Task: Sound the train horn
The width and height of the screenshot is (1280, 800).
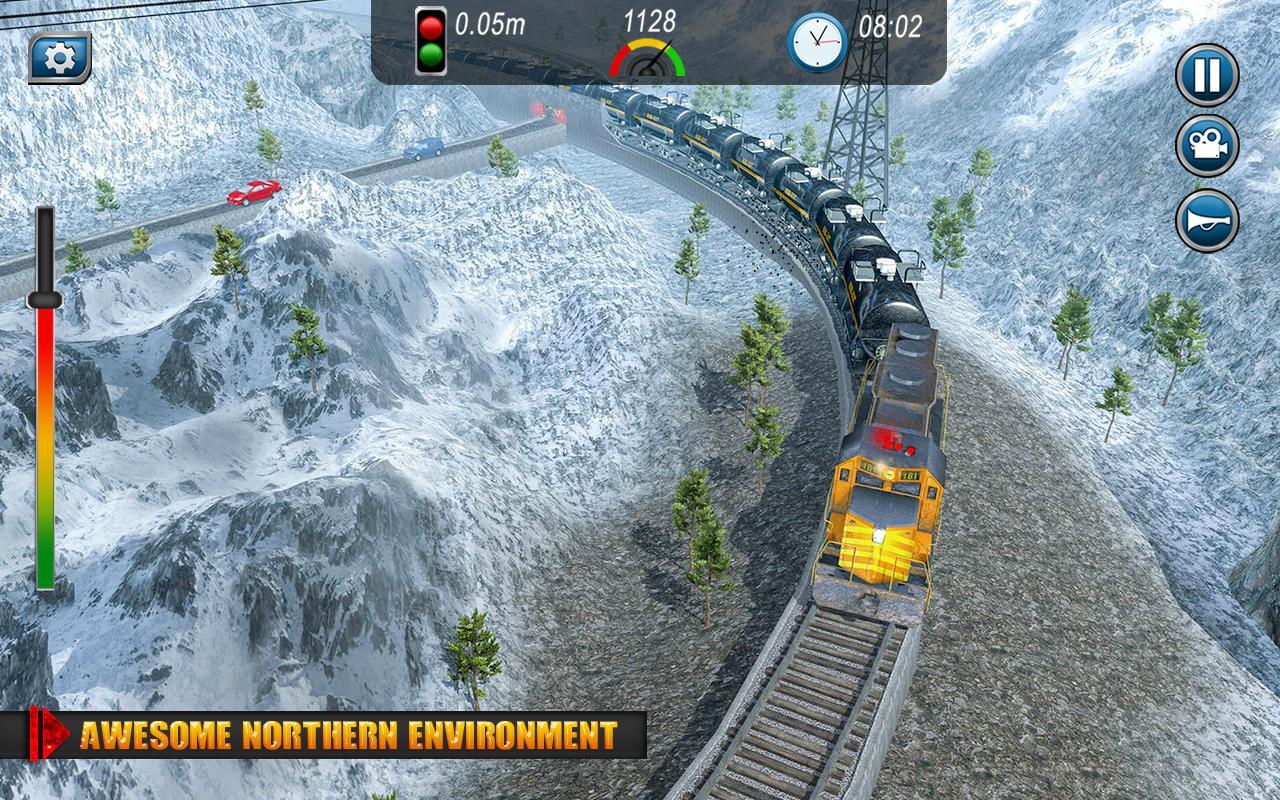Action: point(1207,221)
